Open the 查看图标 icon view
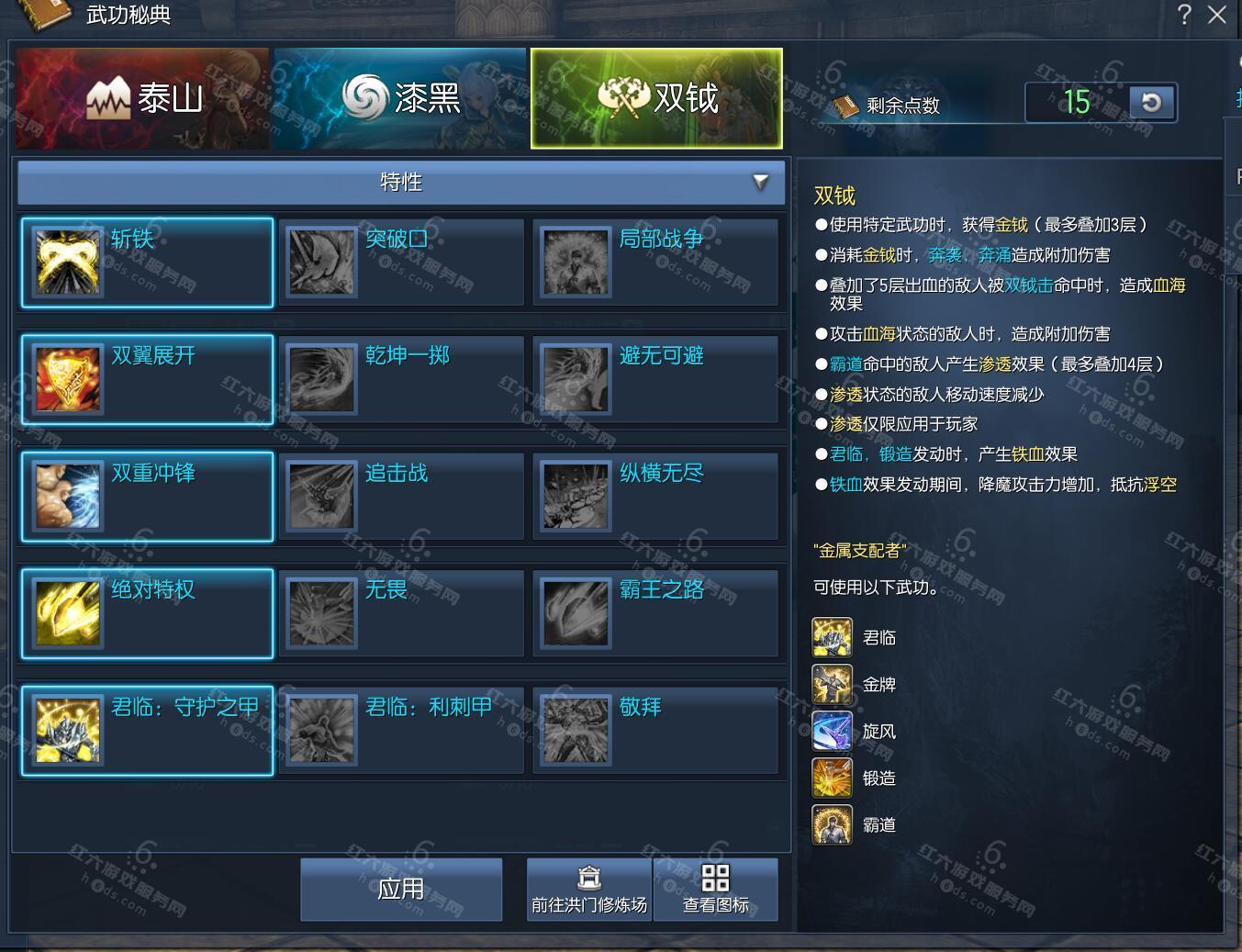The width and height of the screenshot is (1242, 952). tap(715, 889)
